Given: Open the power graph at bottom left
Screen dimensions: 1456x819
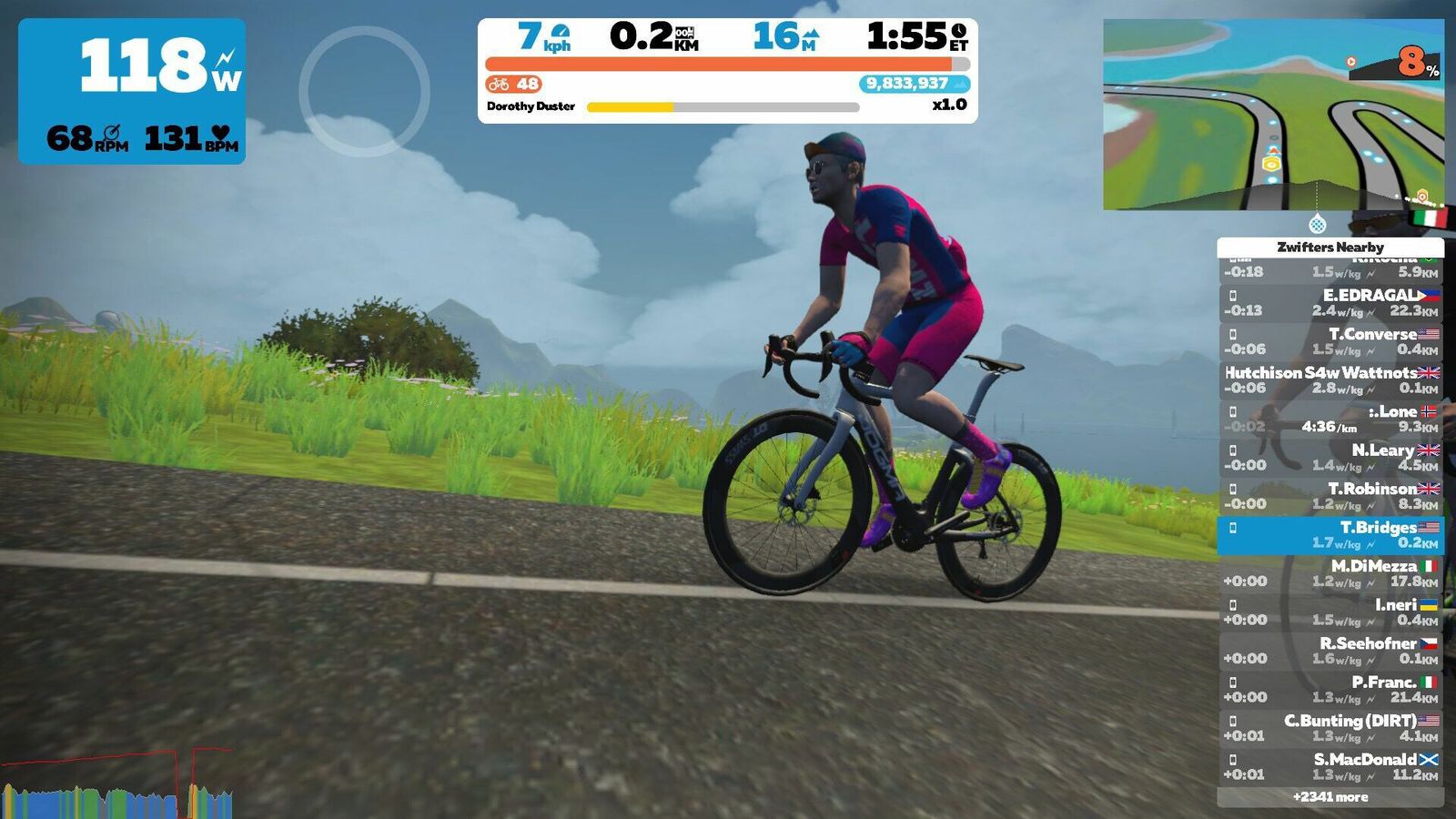Looking at the screenshot, I should pos(116,784).
